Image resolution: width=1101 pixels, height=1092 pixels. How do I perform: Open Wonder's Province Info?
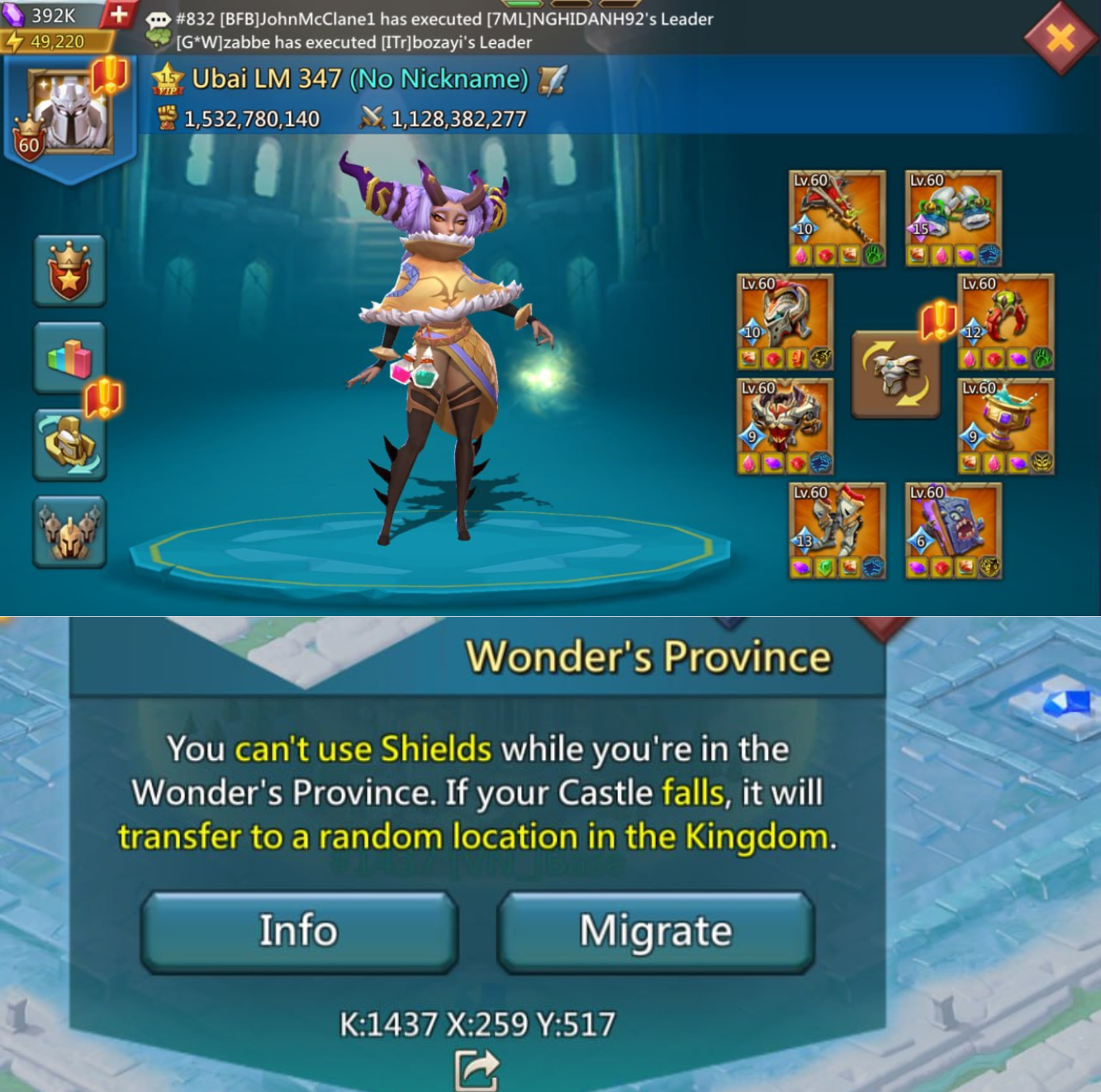tap(299, 931)
